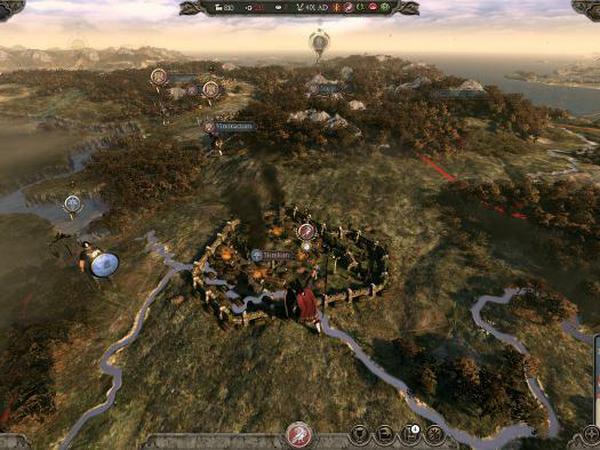Viewport: 600px width, 450px height.
Task: Open the goblet icon panel in bottom bar
Action: coord(359,435)
